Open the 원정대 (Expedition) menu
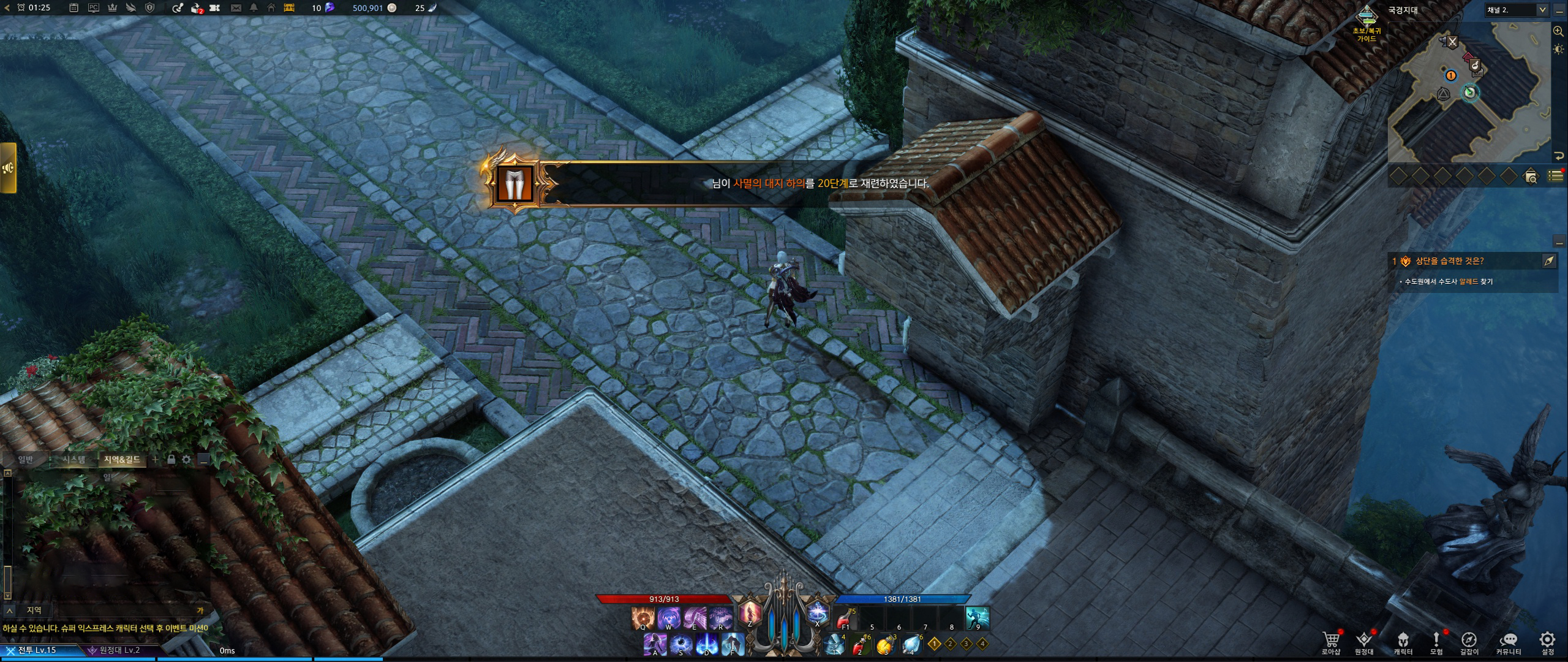 (1363, 640)
